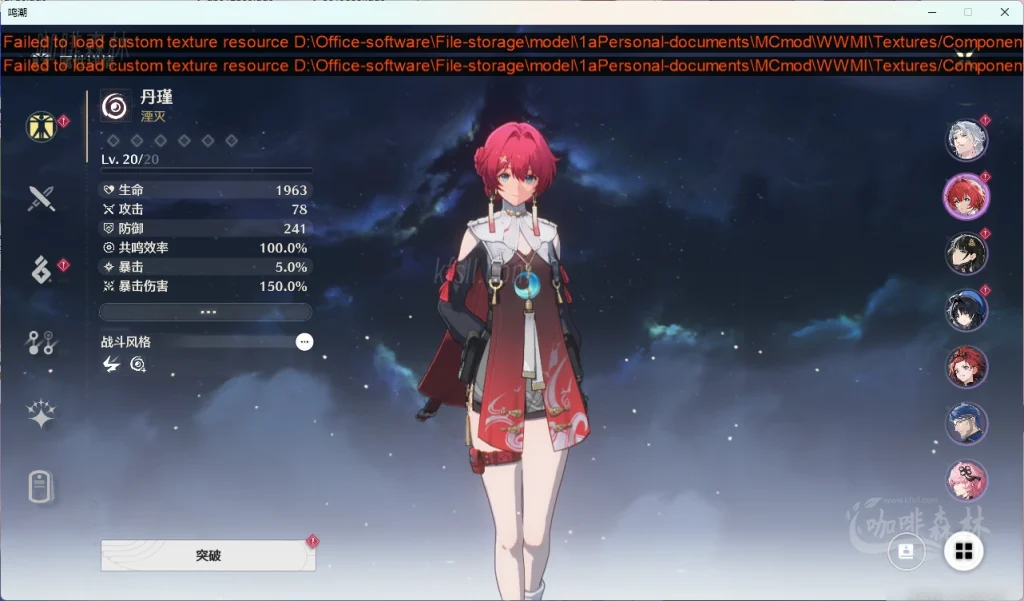Screen dimensions: 1024x601
Task: Choose the blue-haired side-profile character portrait
Action: click(966, 424)
